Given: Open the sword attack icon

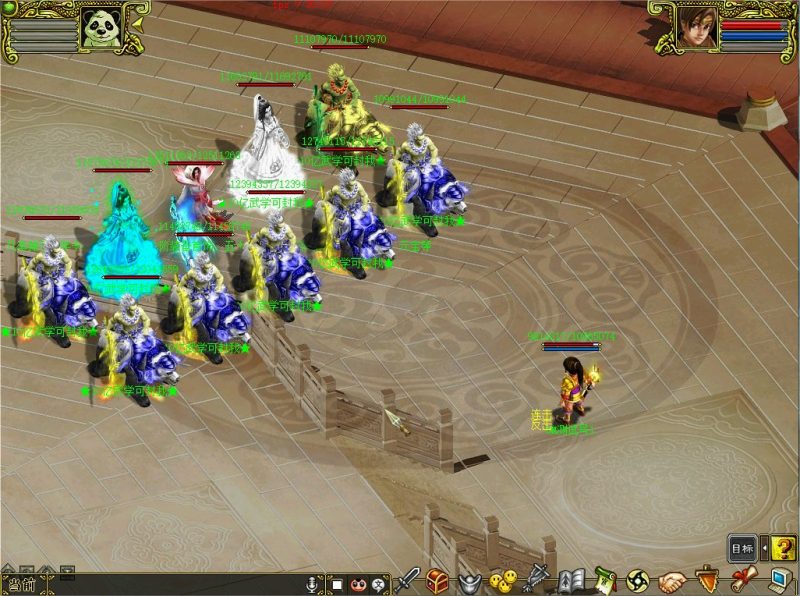Looking at the screenshot, I should (408, 579).
